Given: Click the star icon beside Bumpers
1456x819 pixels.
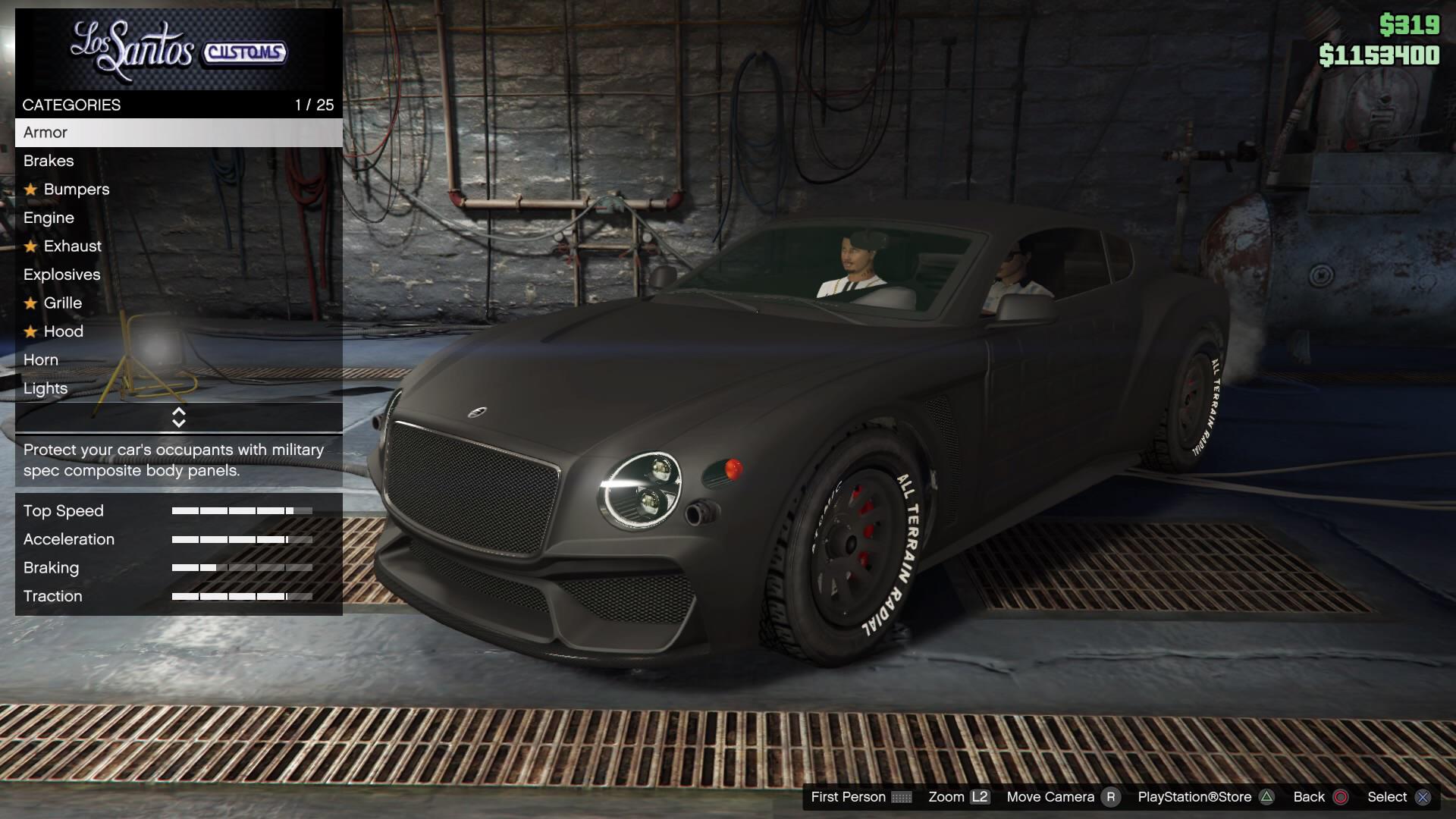Looking at the screenshot, I should [30, 190].
